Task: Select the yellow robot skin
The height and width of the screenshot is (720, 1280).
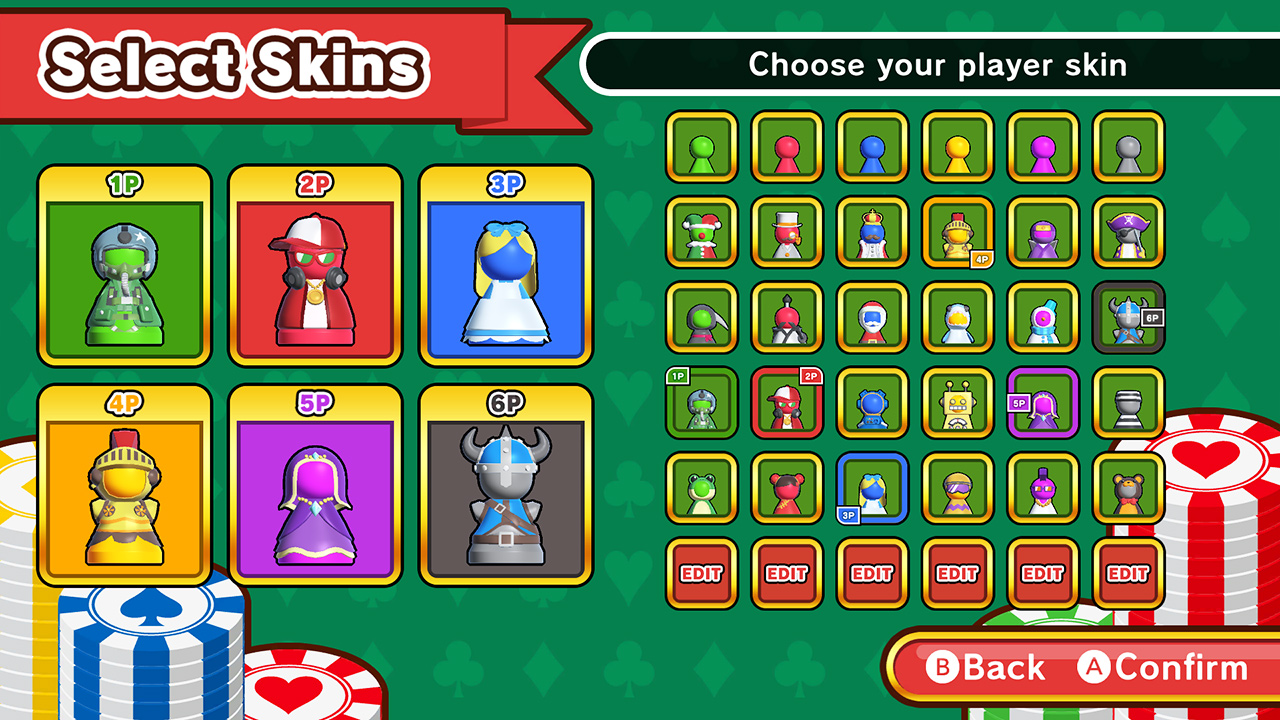Action: point(958,404)
